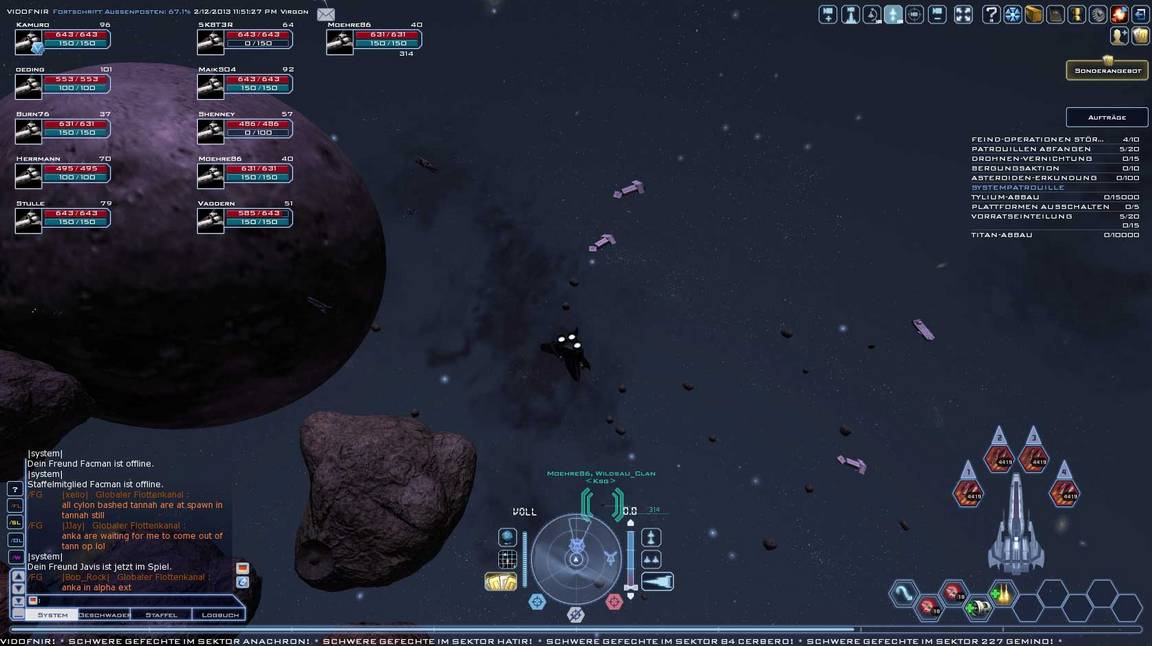Viewport: 1152px width, 646px height.
Task: Toggle fullscreen with the four-arrows icon
Action: (963, 15)
